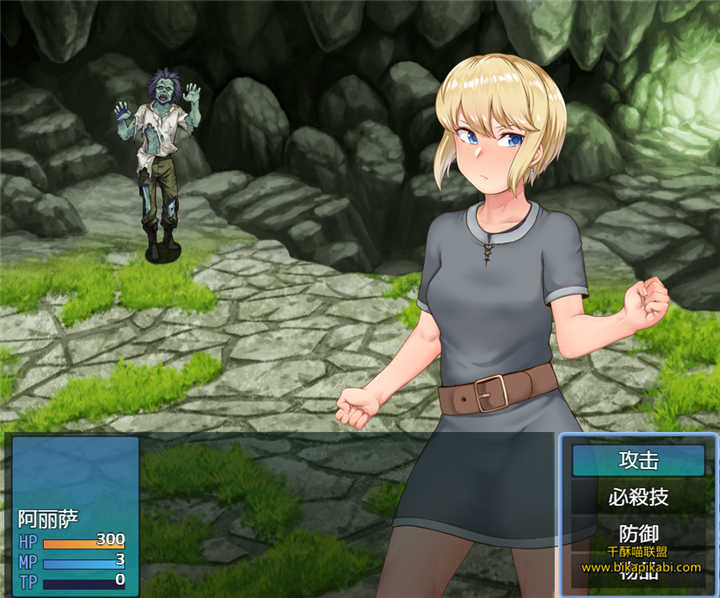
Task: Choose the 必殺技 special skill command
Action: coord(638,496)
